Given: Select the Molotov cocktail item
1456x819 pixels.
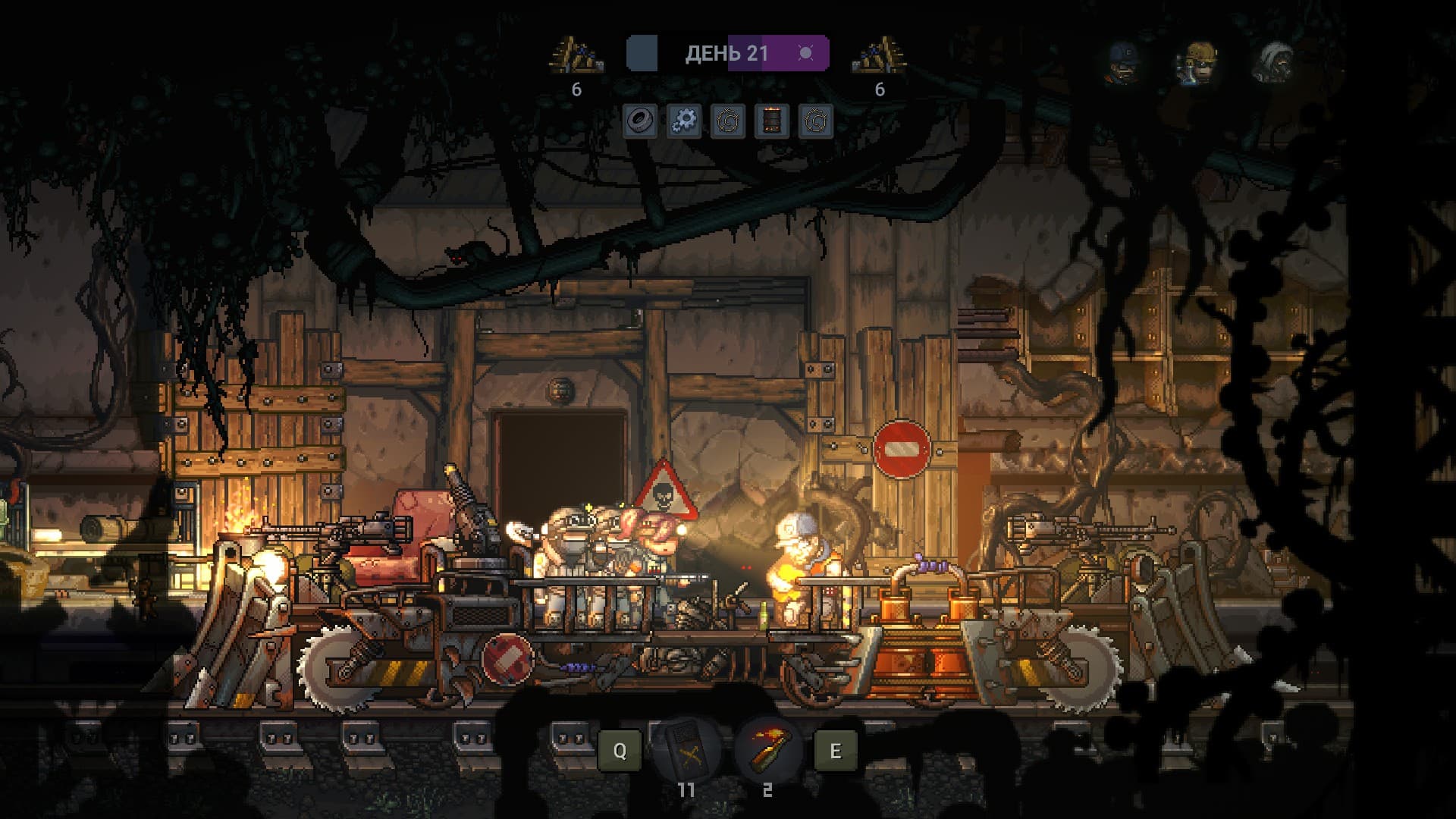Looking at the screenshot, I should click(767, 750).
